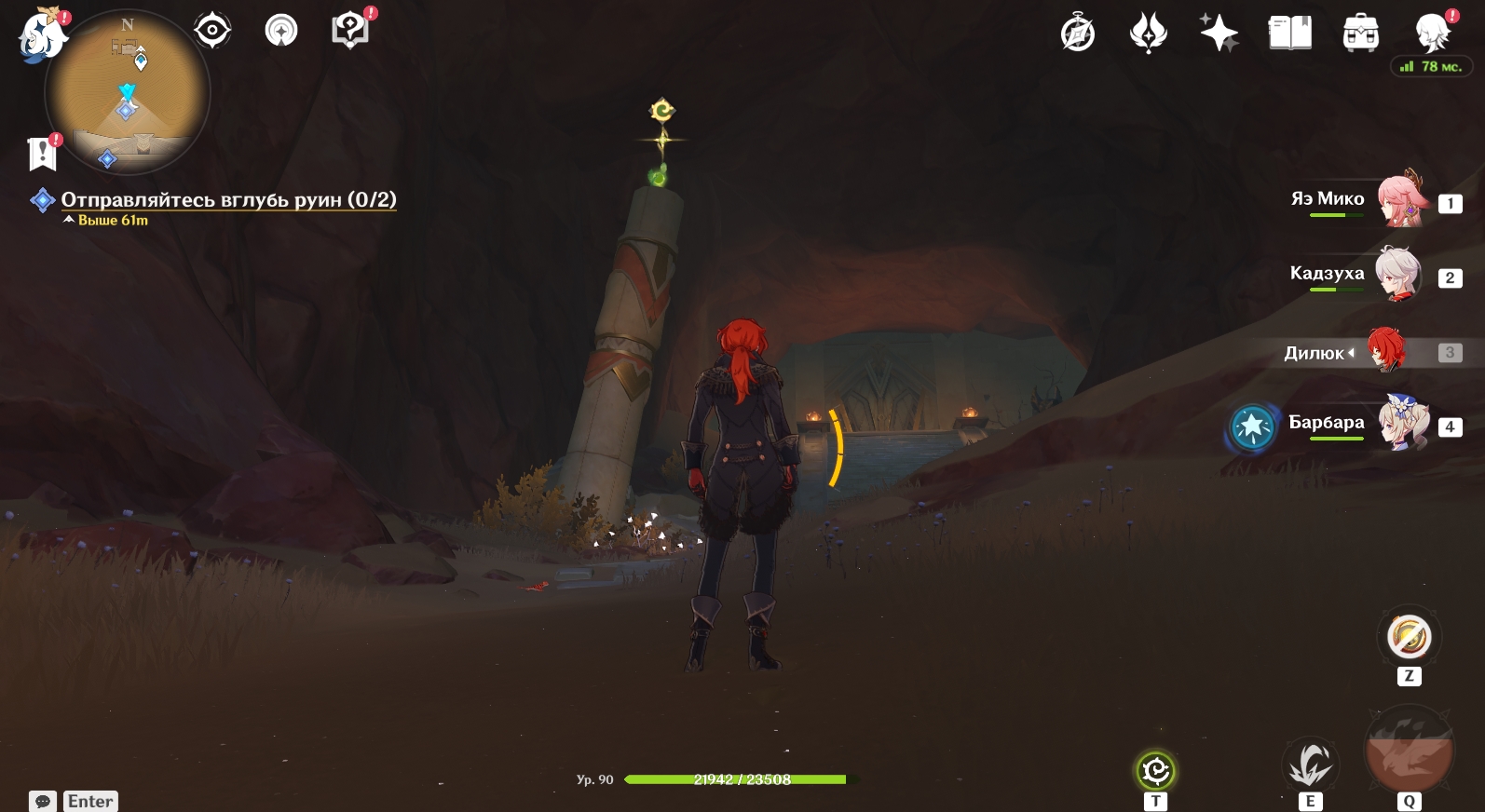
Task: Use the round gadget above Z
Action: pos(1409,638)
